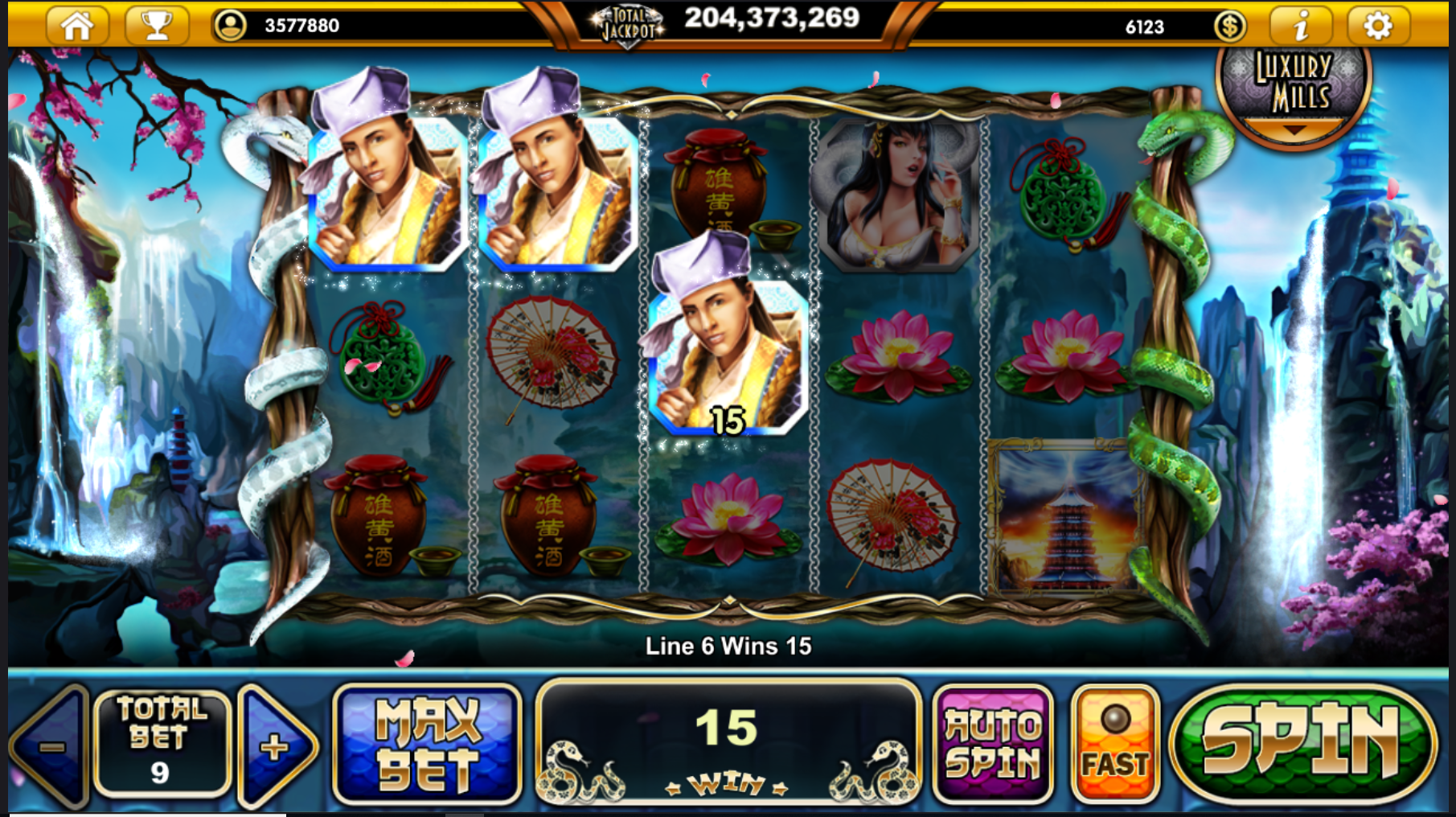The image size is (1456, 817).
Task: Decrease total bet with minus arrow
Action: coord(51,746)
